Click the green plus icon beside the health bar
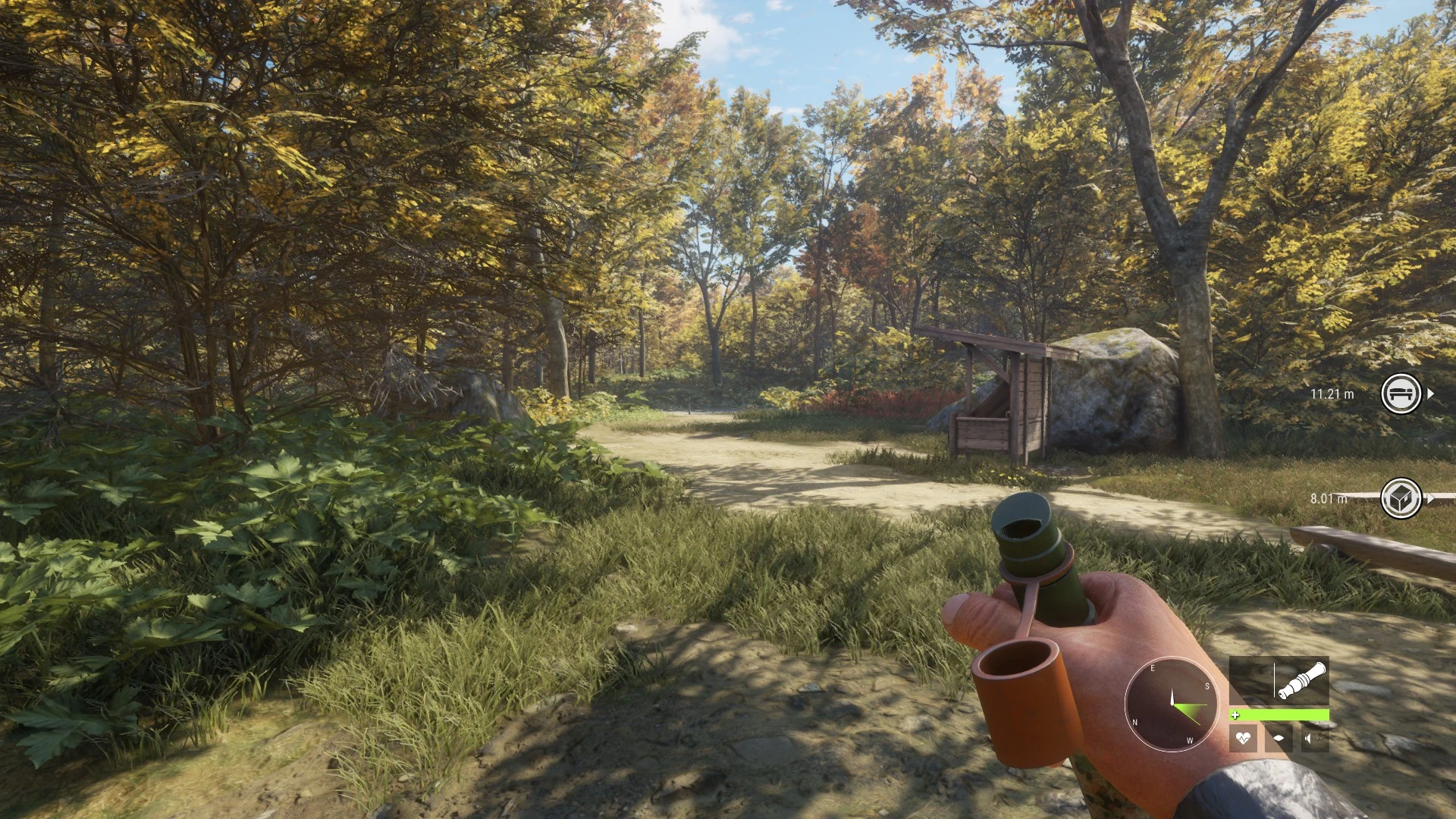The image size is (1456, 819). coord(1235,714)
